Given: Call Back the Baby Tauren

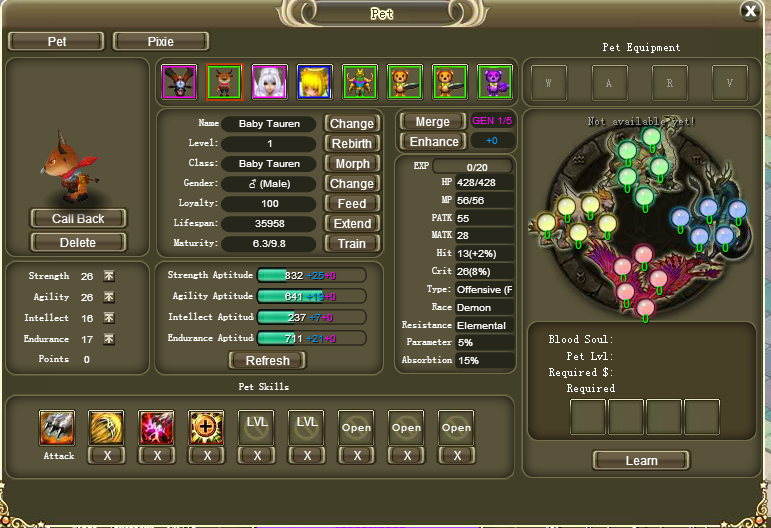Looking at the screenshot, I should click(x=78, y=218).
